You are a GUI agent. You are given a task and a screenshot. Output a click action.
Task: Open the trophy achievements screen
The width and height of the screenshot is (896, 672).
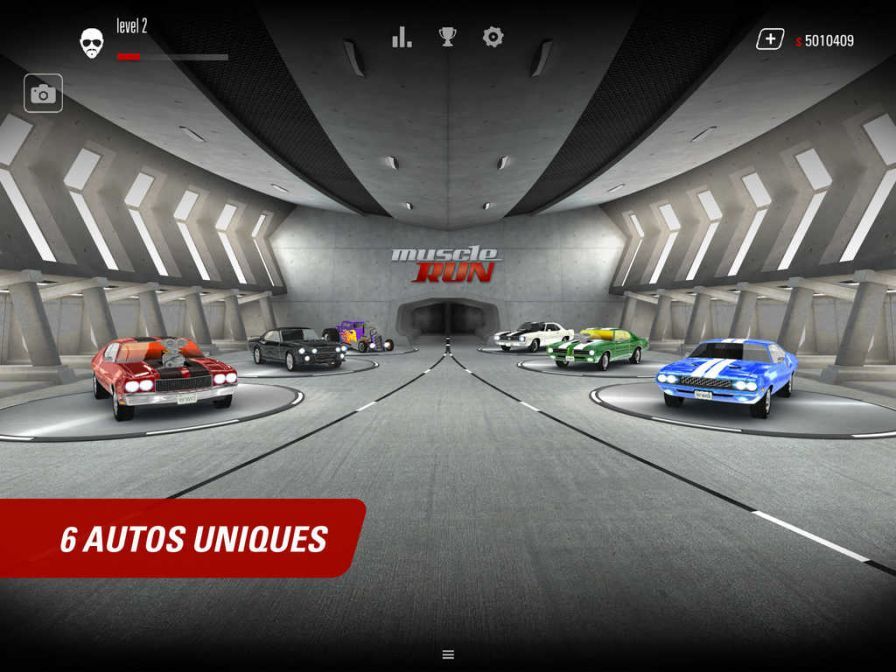(447, 38)
